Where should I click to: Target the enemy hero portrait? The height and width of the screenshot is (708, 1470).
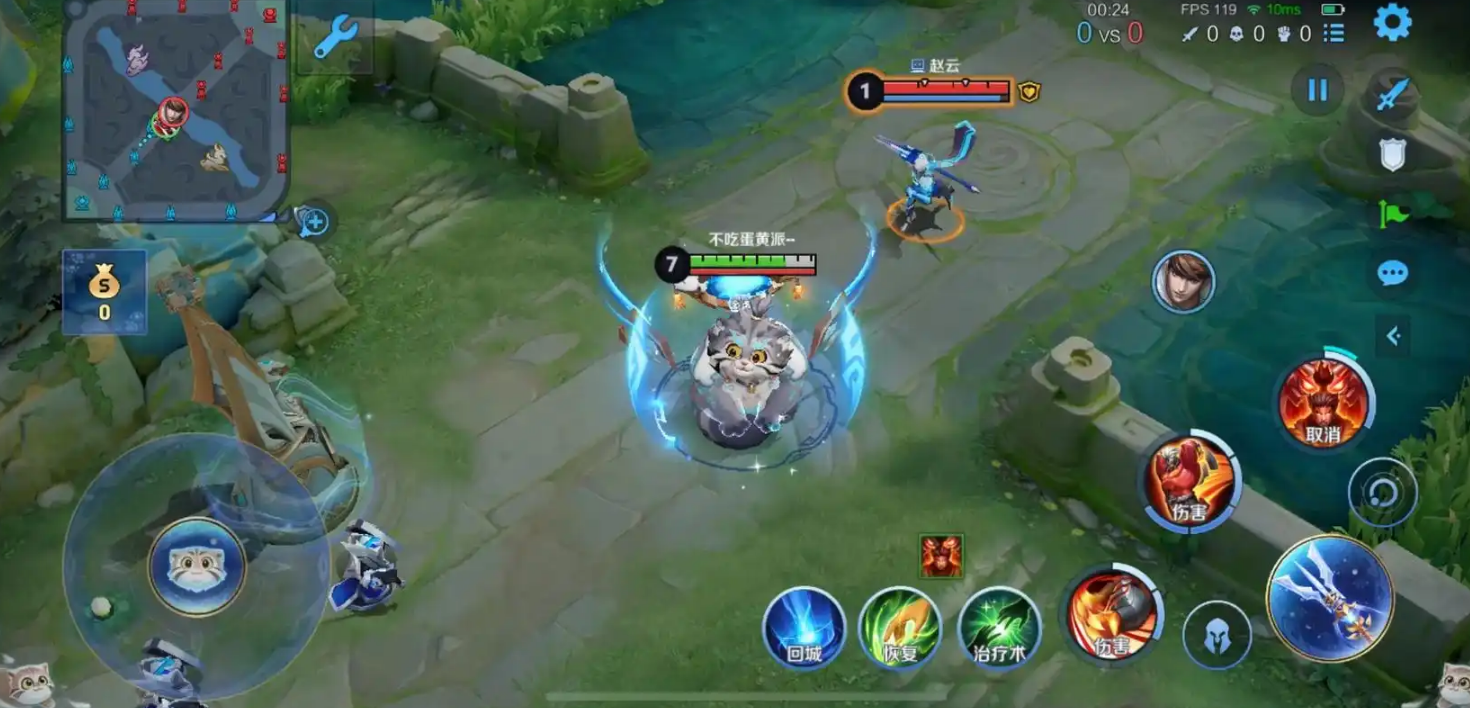tap(1183, 282)
